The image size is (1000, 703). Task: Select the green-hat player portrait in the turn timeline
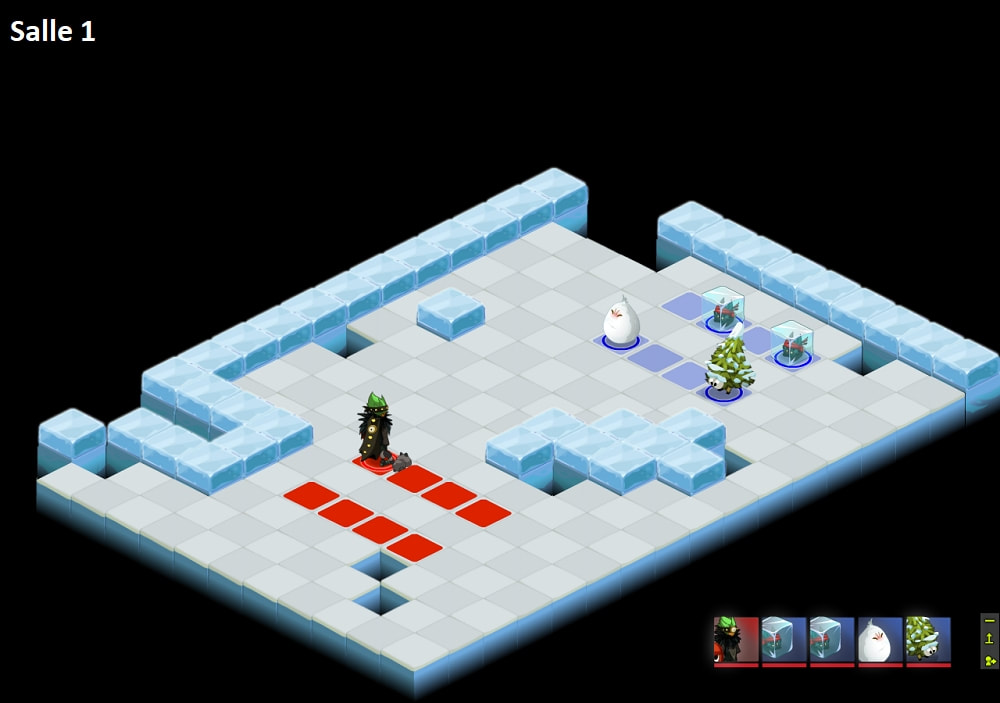click(x=736, y=640)
